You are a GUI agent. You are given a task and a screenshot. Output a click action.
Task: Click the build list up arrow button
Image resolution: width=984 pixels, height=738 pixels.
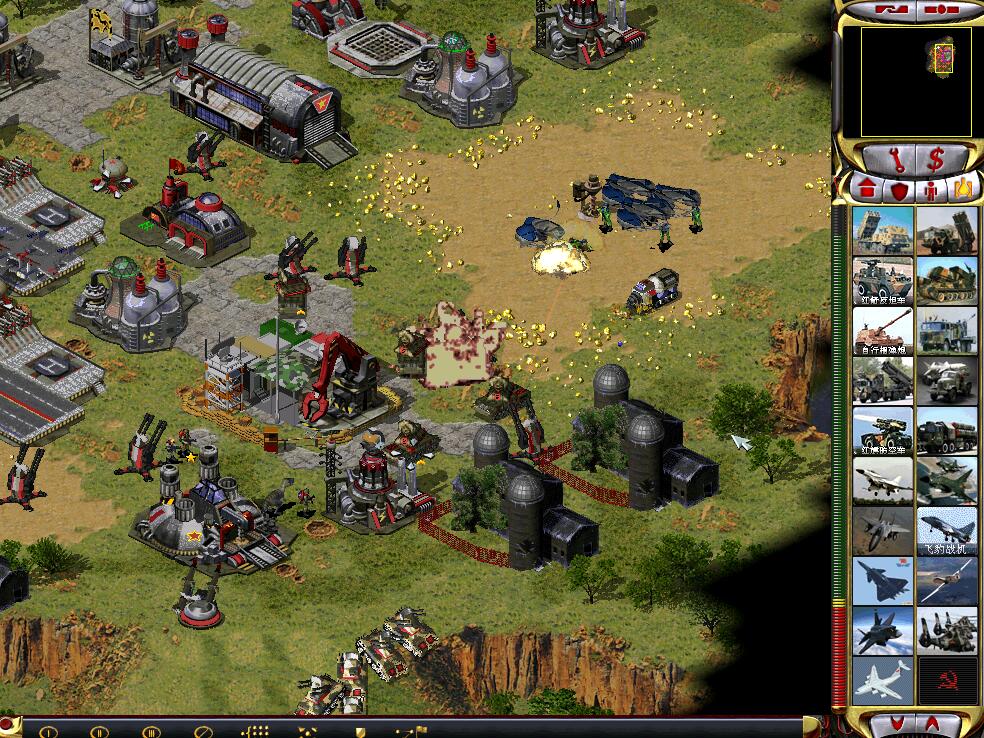930,723
